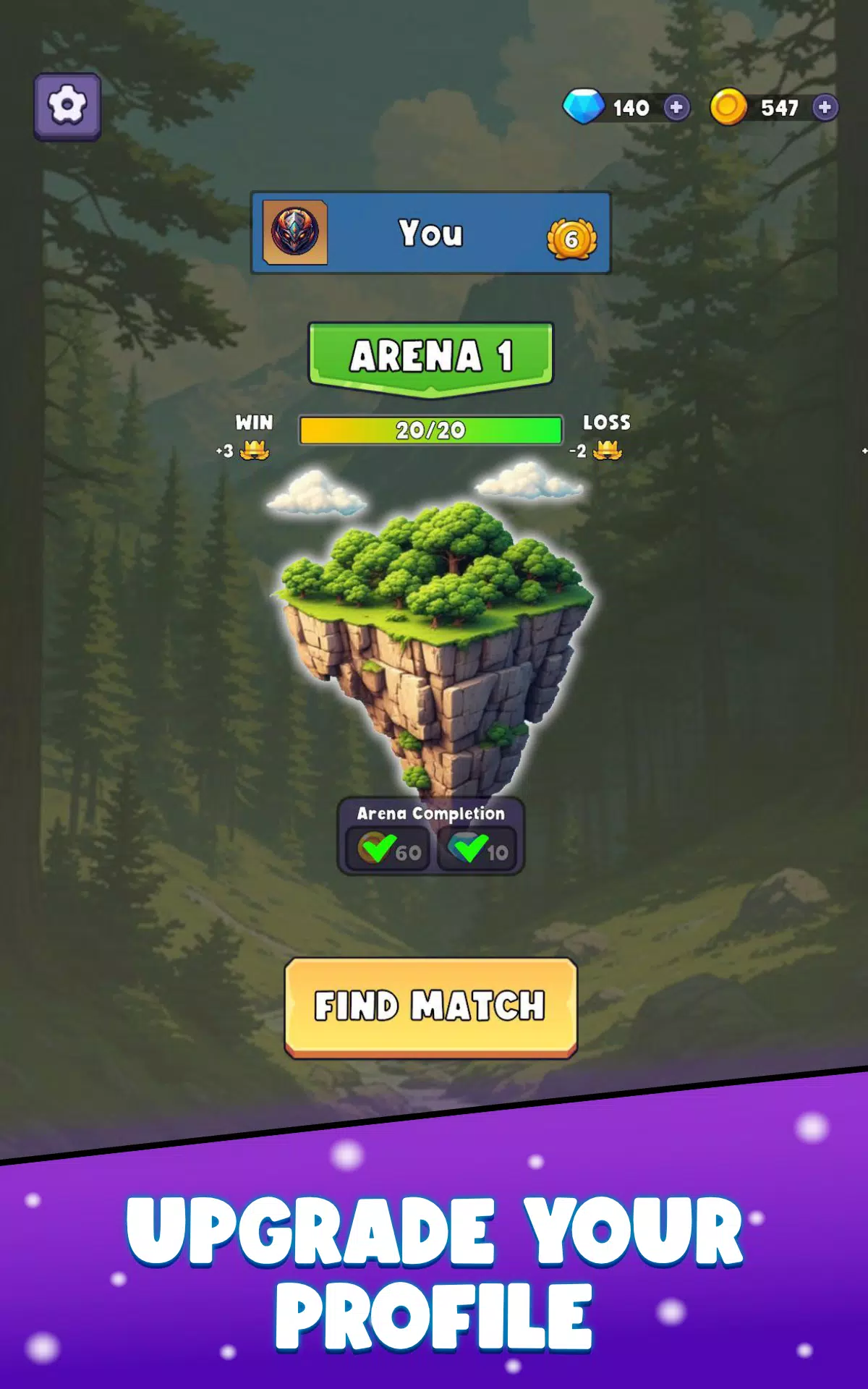Image resolution: width=868 pixels, height=1389 pixels.
Task: Tap the player avatar portrait
Action: [295, 232]
